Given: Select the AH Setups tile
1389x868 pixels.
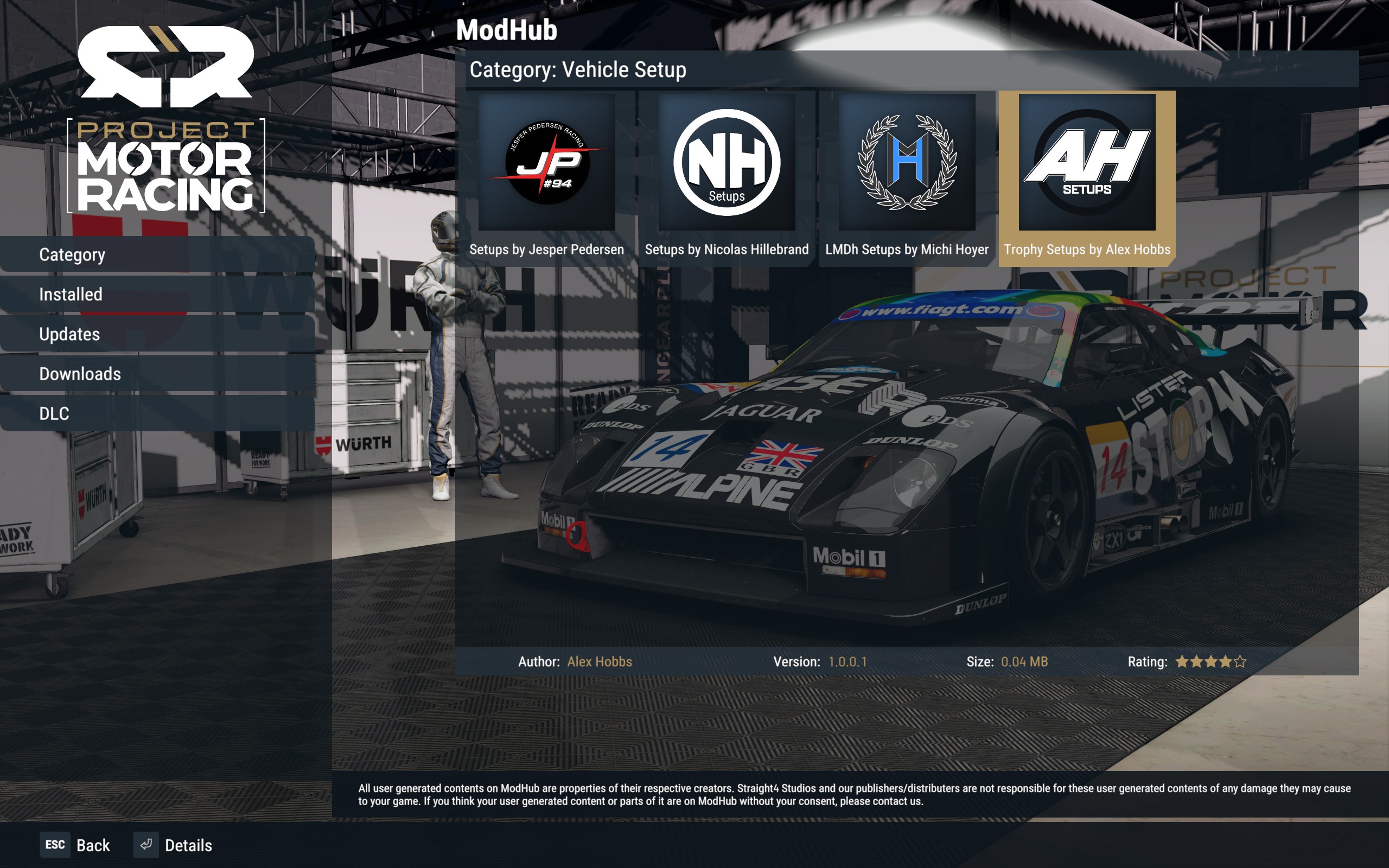Looking at the screenshot, I should [x=1088, y=162].
